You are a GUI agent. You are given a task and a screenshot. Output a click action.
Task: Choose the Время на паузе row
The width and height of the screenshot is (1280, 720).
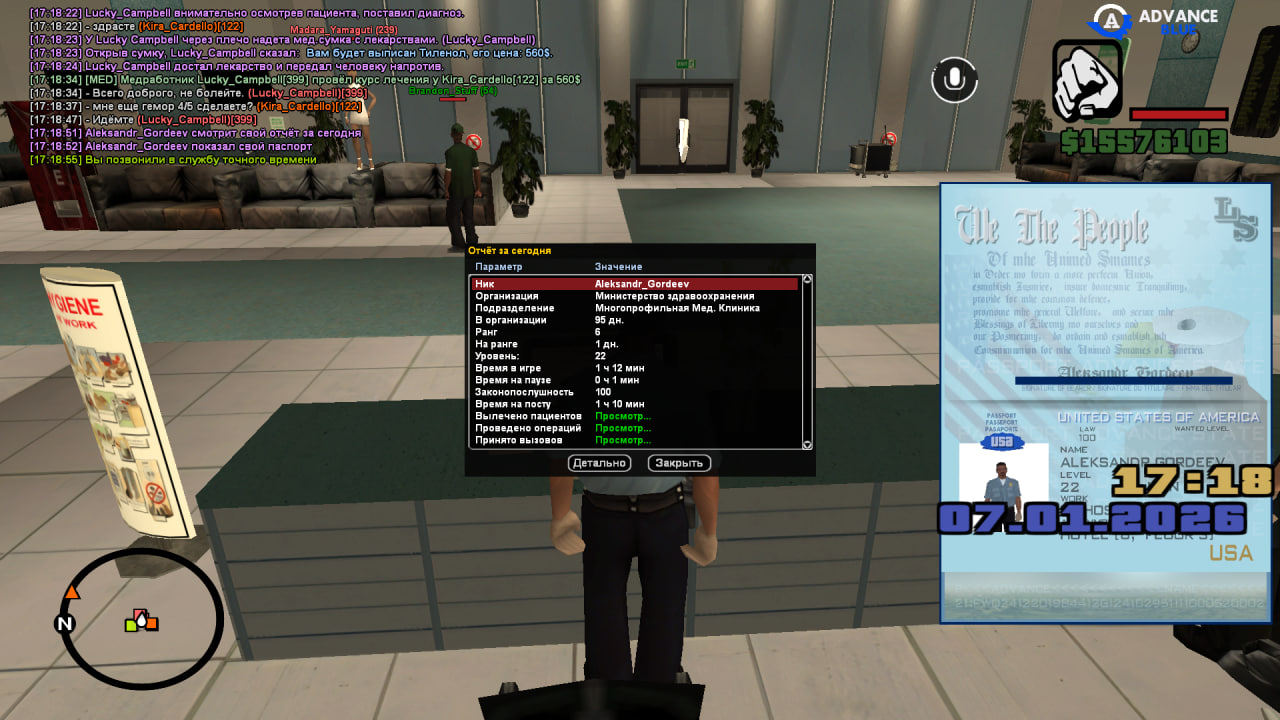click(635, 380)
